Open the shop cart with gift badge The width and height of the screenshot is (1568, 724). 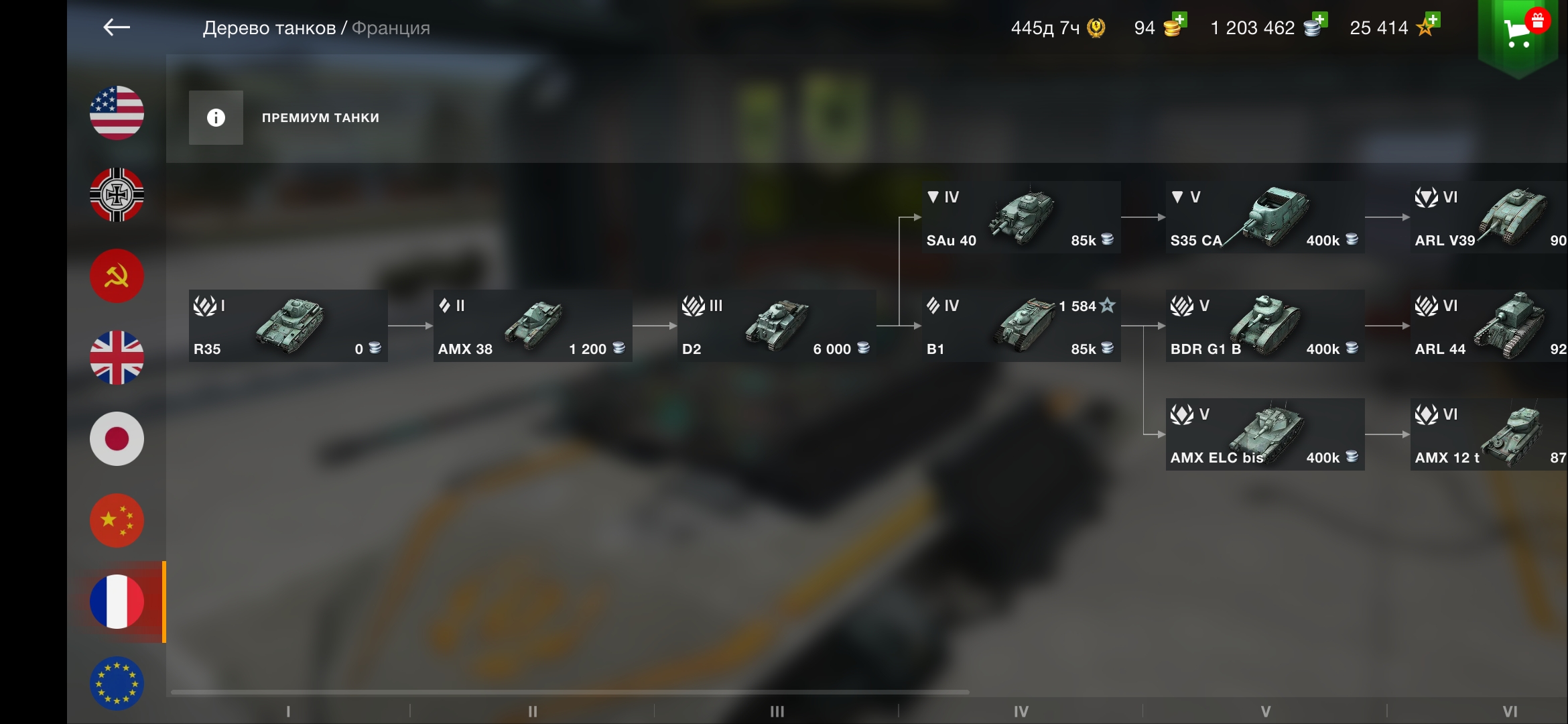pyautogui.click(x=1519, y=32)
